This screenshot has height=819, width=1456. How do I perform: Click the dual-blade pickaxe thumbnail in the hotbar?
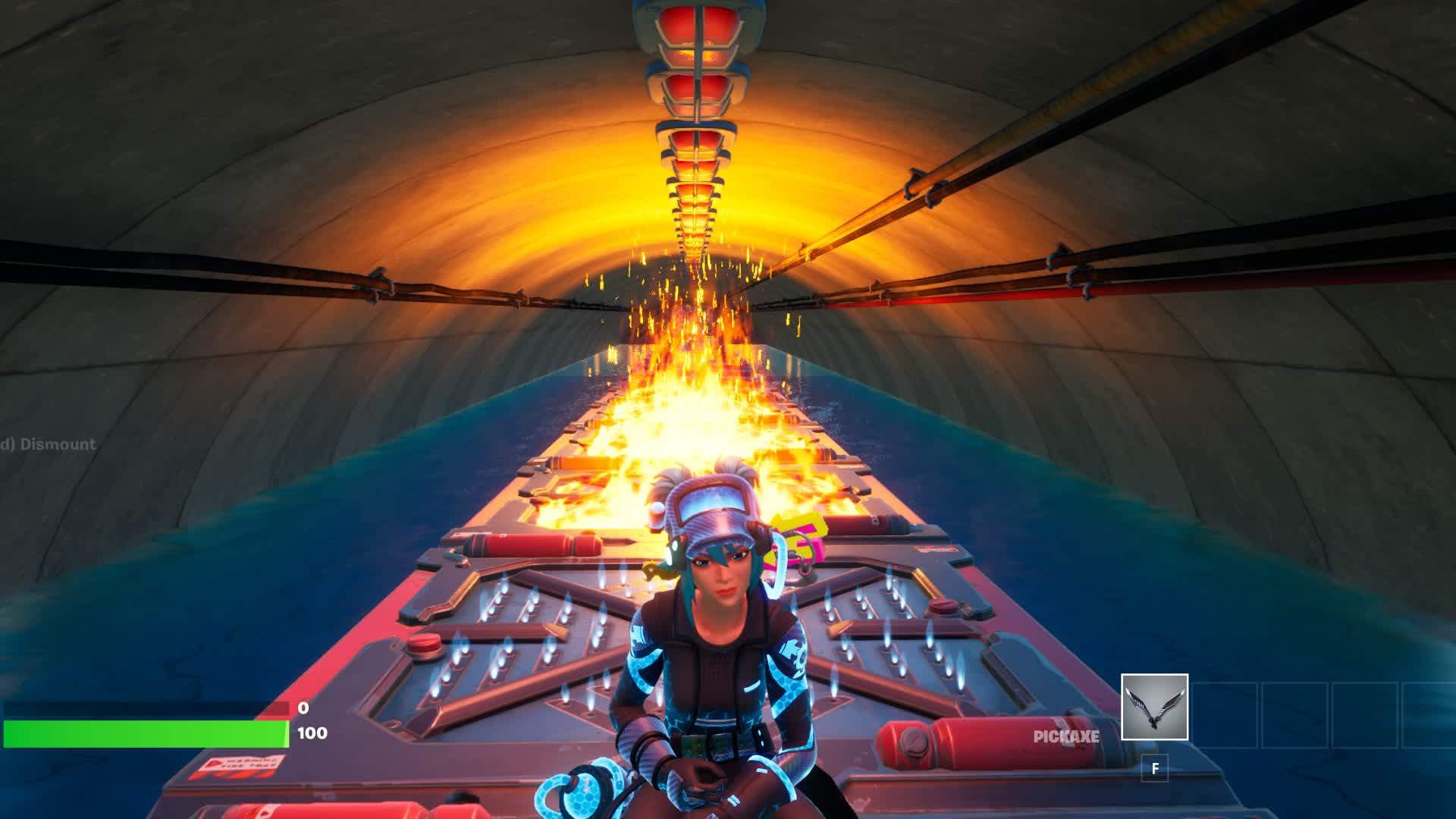[1155, 706]
